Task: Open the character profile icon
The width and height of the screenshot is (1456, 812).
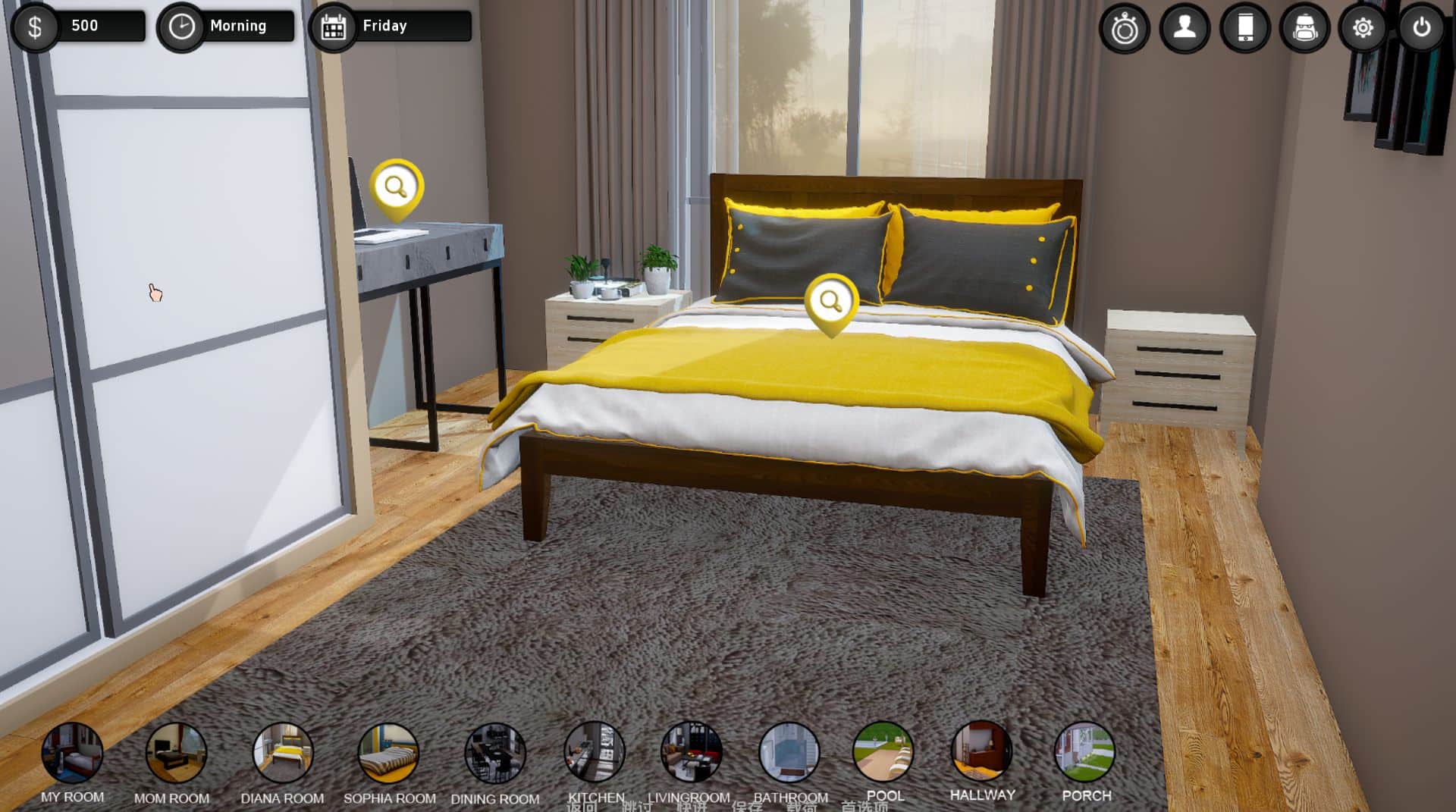Action: click(x=1185, y=29)
